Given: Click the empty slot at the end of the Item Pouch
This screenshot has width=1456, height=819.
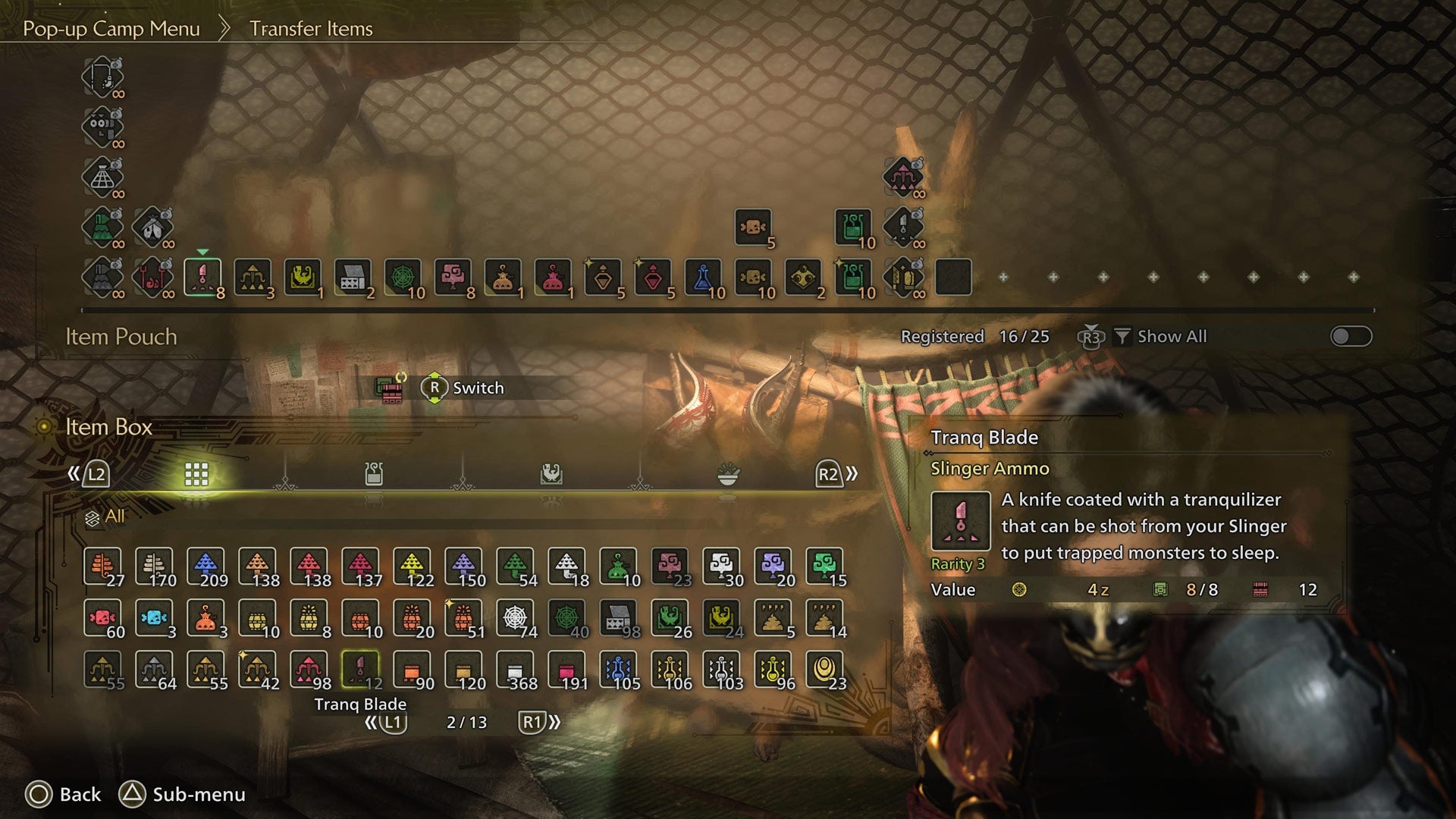Looking at the screenshot, I should click(x=957, y=277).
